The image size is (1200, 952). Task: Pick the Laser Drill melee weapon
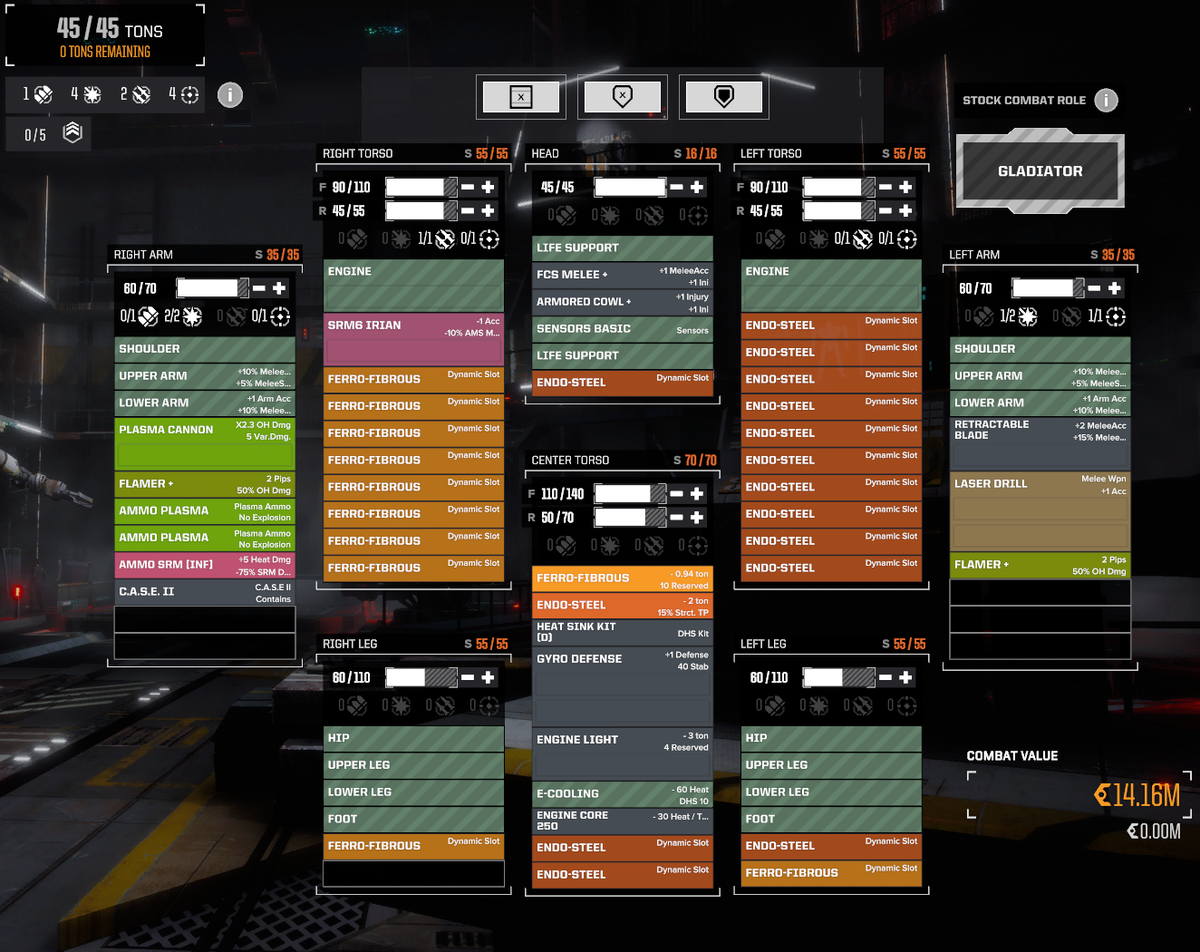tap(1040, 510)
